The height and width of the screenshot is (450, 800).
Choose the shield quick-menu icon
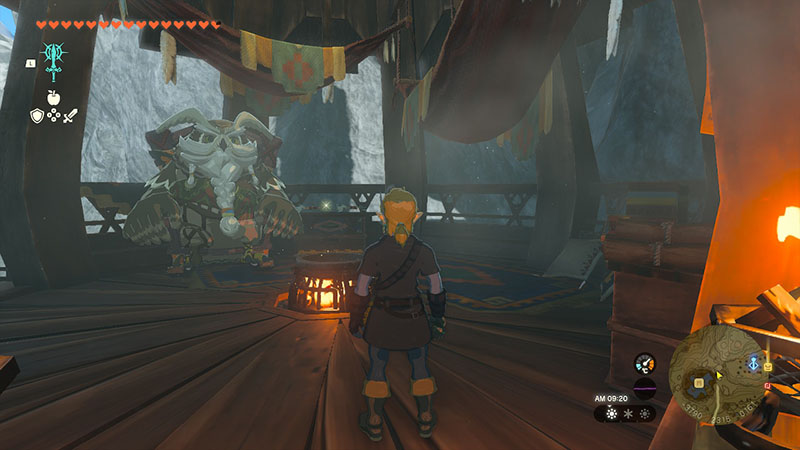point(36,116)
